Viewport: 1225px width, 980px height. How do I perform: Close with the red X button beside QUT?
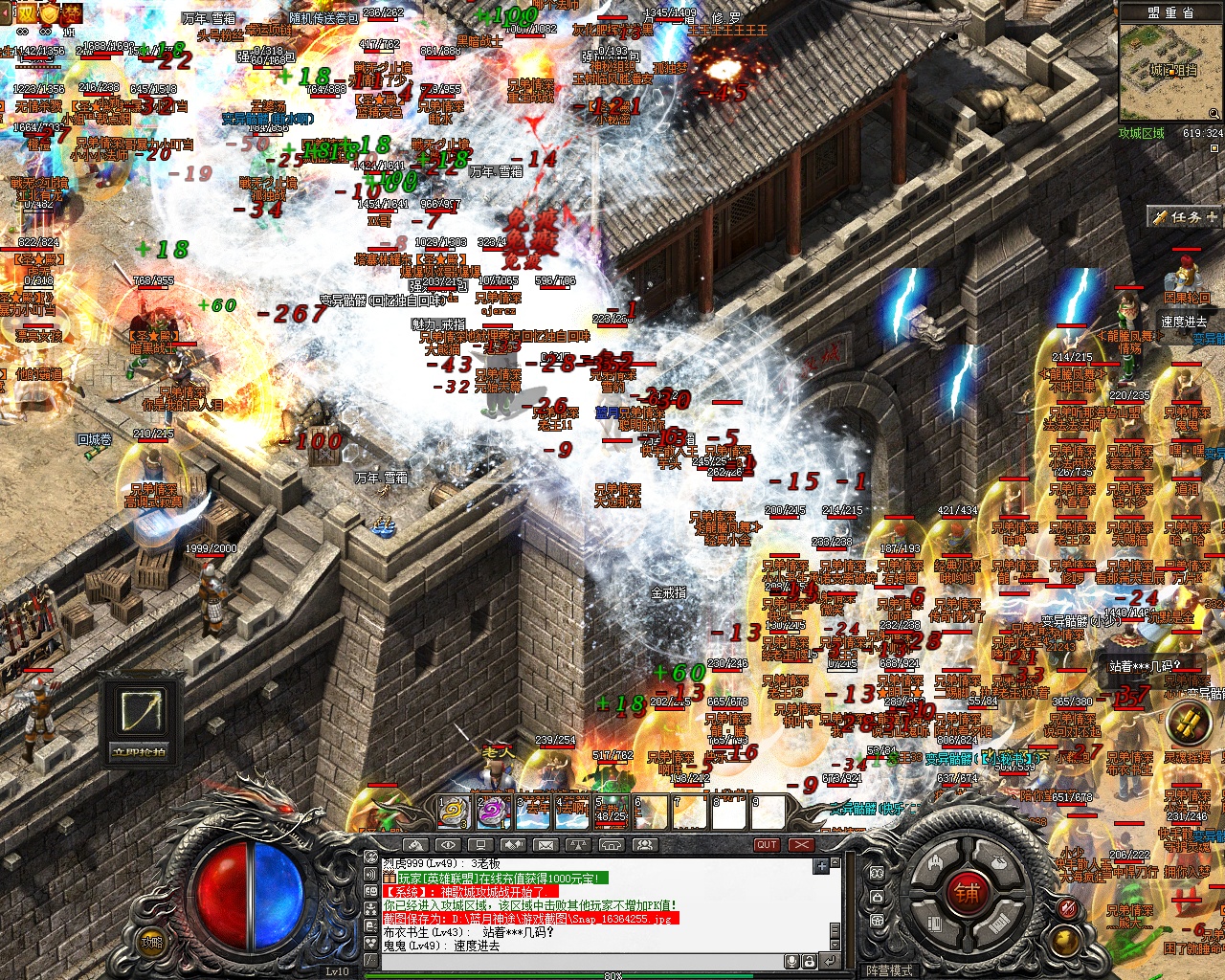tap(801, 845)
